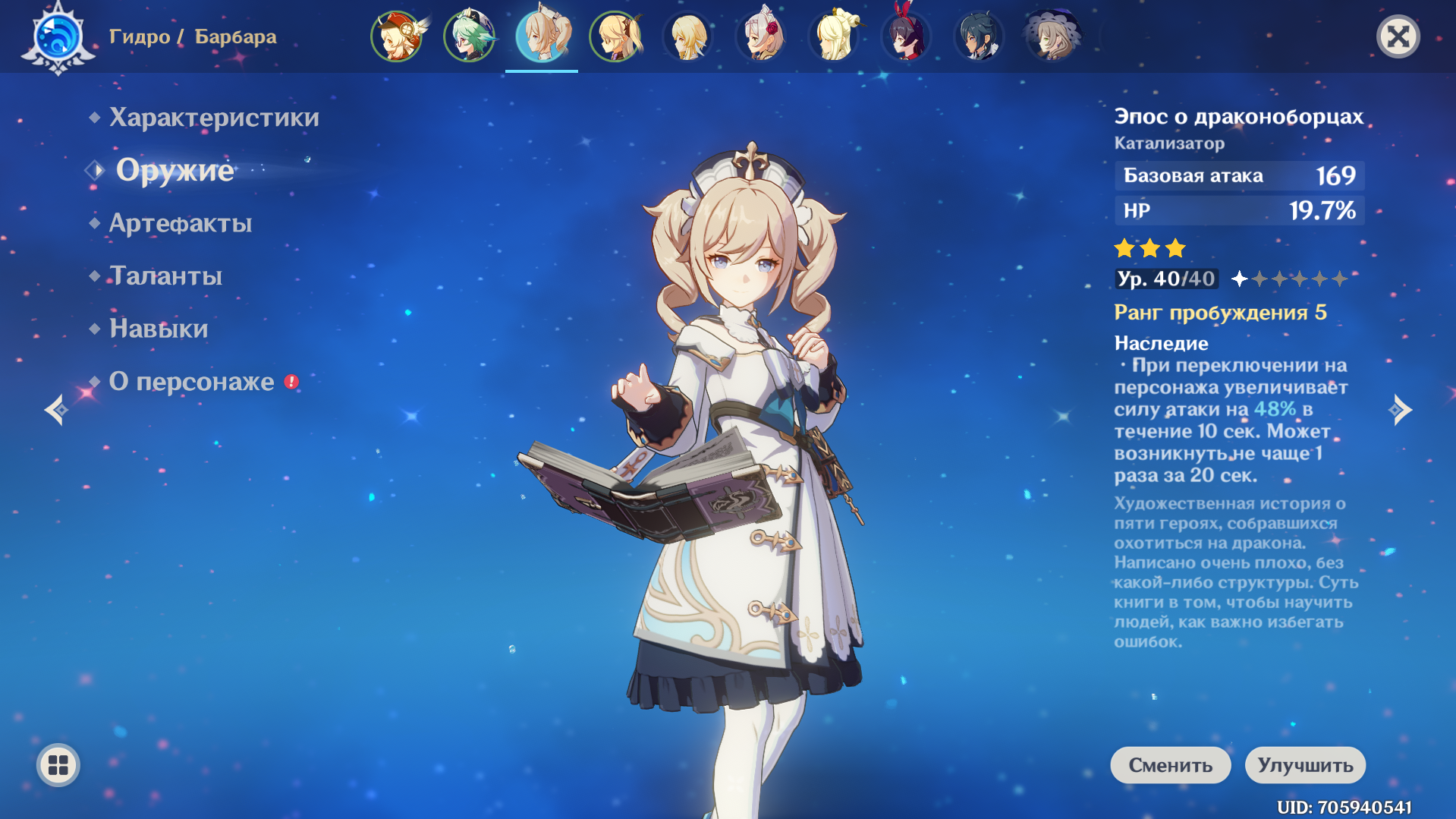Open the О персонаже section
The height and width of the screenshot is (819, 1456).
click(191, 382)
